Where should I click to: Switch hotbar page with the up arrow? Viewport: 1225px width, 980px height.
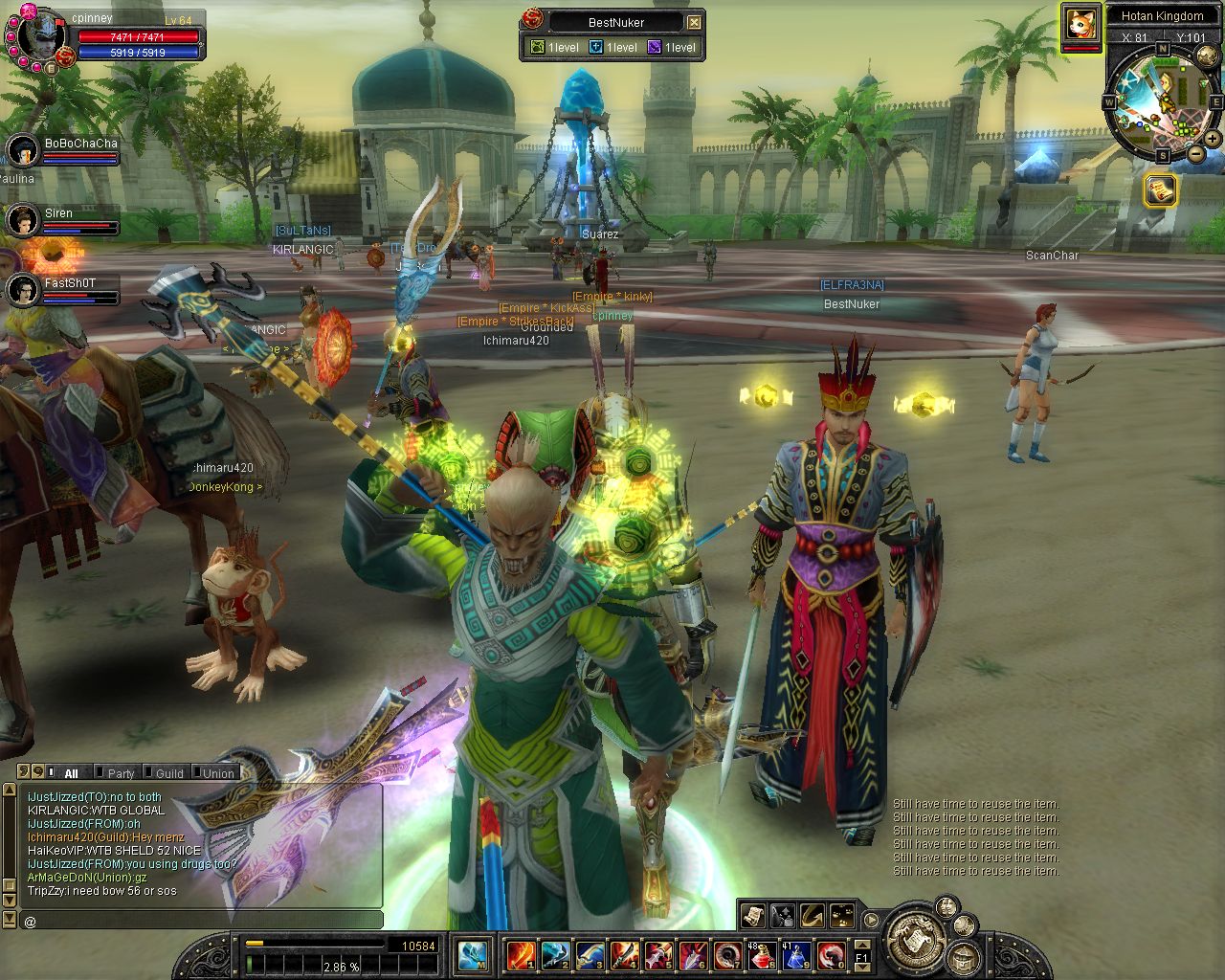click(x=861, y=945)
